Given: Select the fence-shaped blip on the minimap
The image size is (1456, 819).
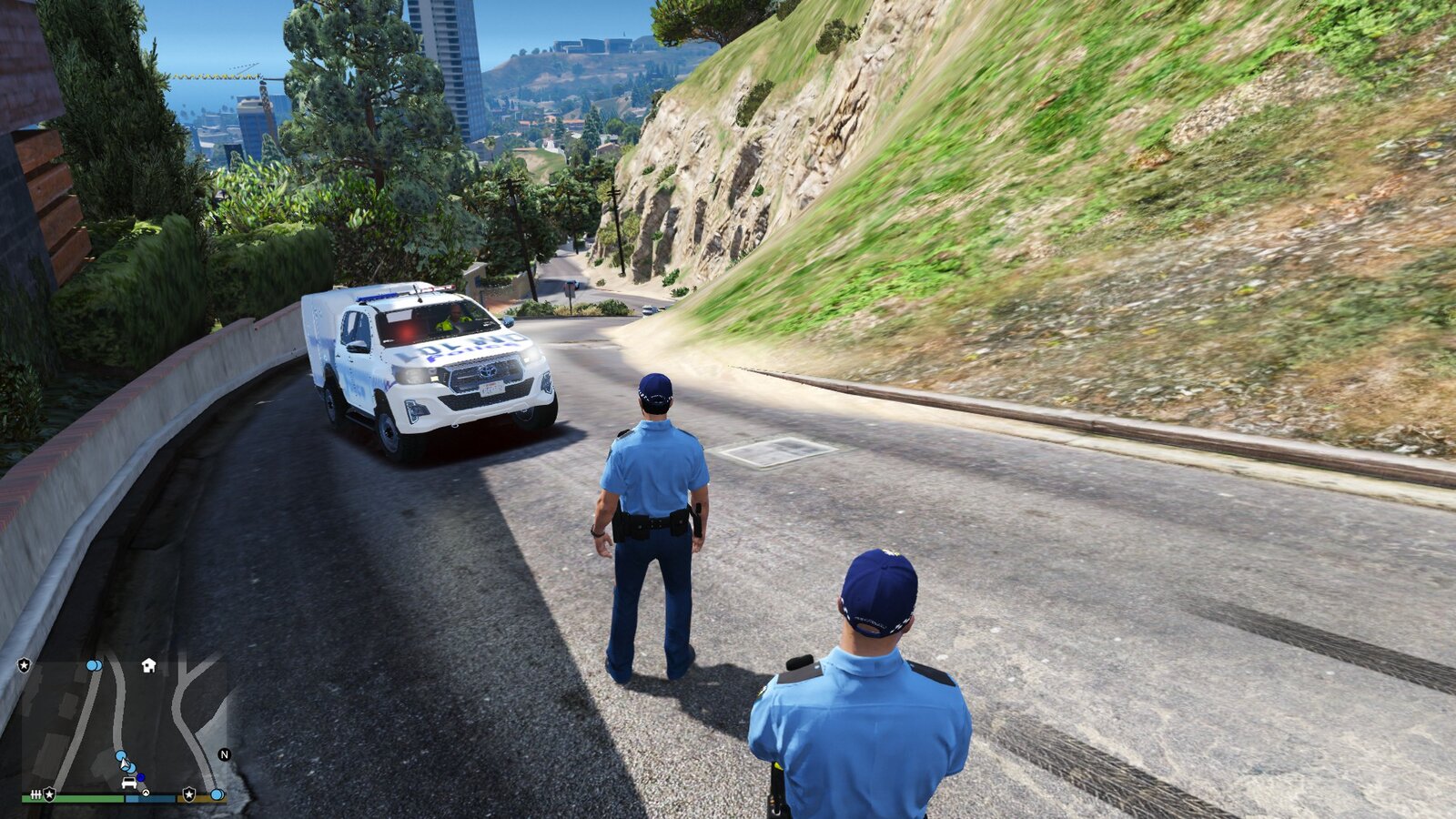Looking at the screenshot, I should (35, 794).
